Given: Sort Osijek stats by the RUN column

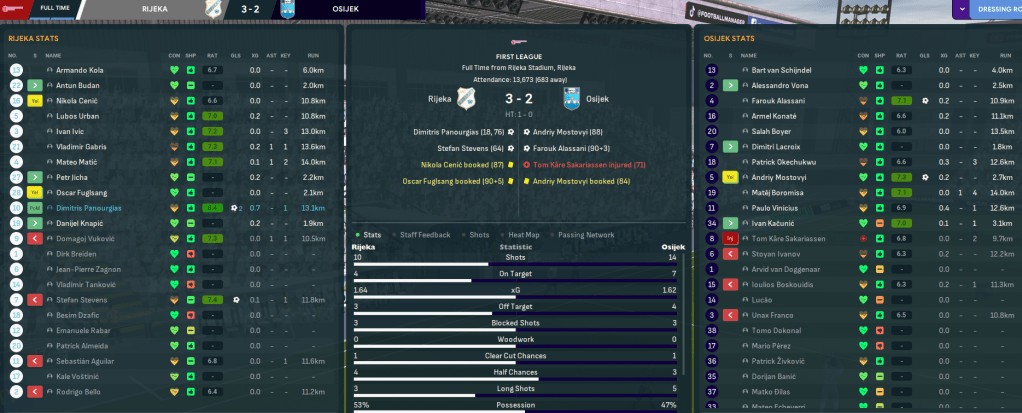Looking at the screenshot, I should [x=1001, y=54].
